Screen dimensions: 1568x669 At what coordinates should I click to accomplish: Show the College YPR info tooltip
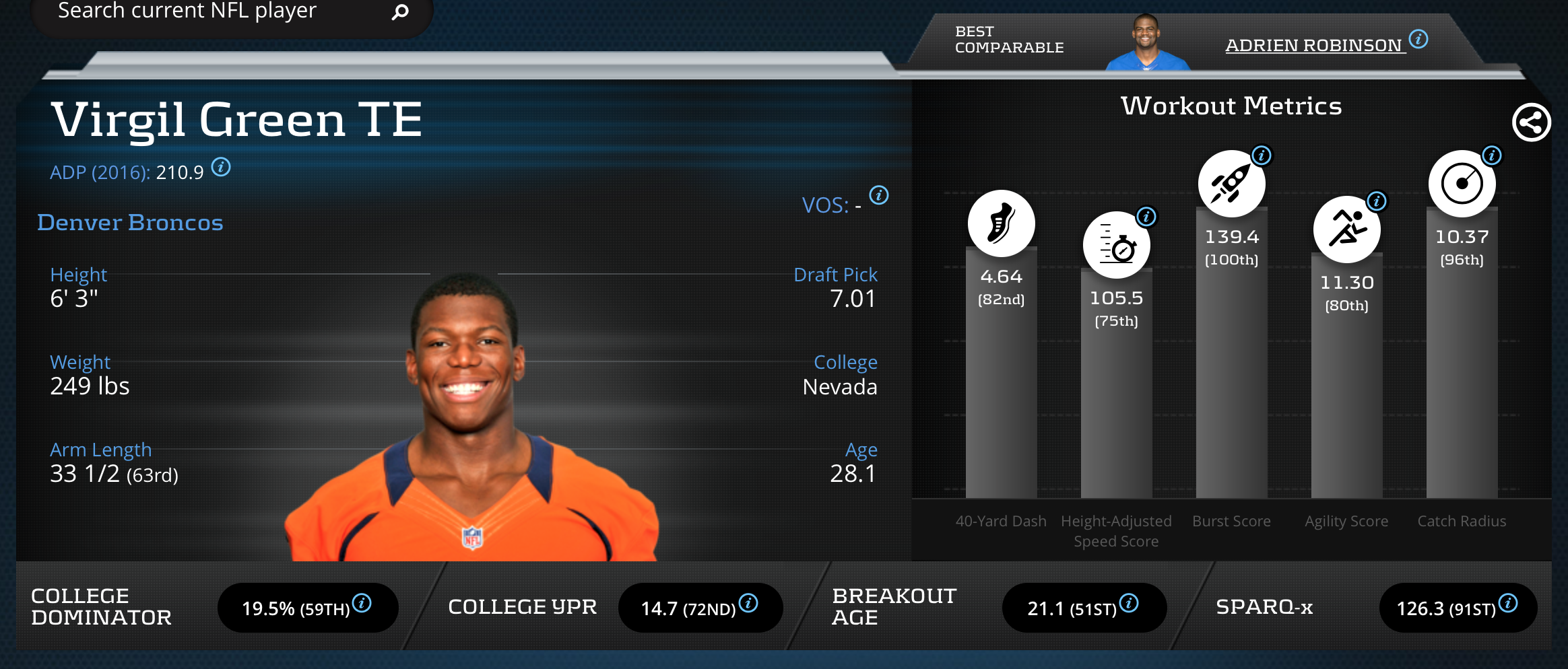tap(748, 603)
